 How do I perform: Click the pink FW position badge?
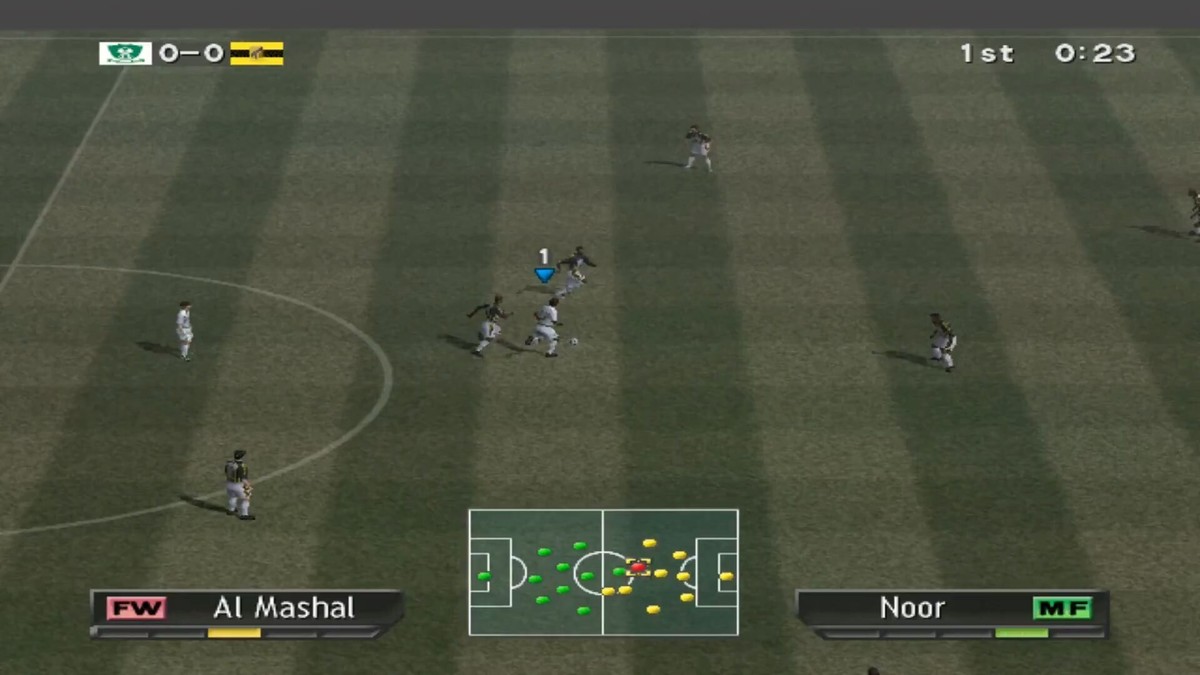click(137, 608)
